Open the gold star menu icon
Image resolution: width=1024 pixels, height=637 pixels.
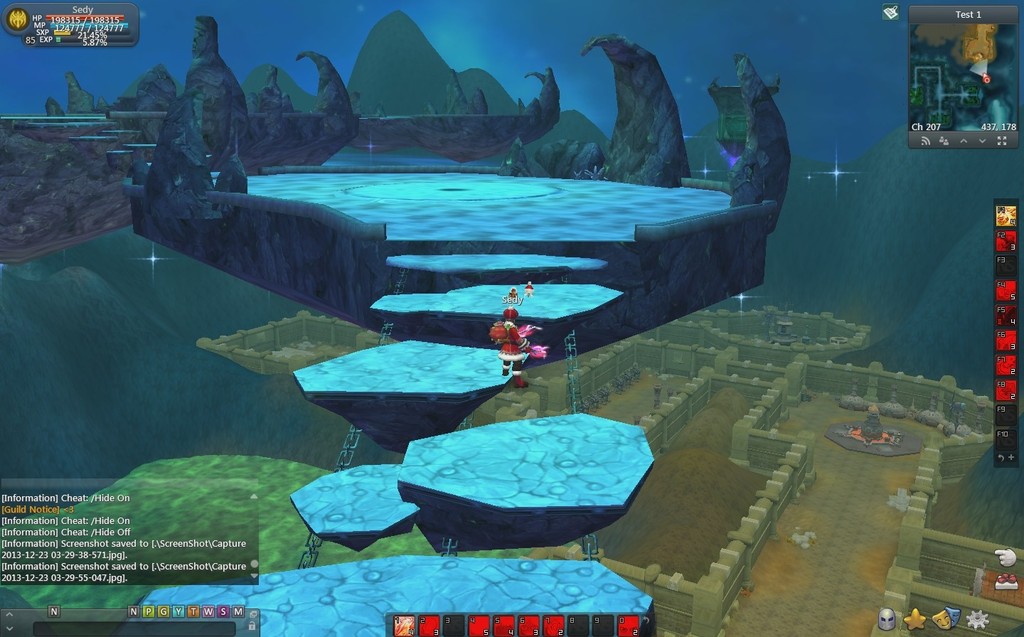tap(915, 620)
